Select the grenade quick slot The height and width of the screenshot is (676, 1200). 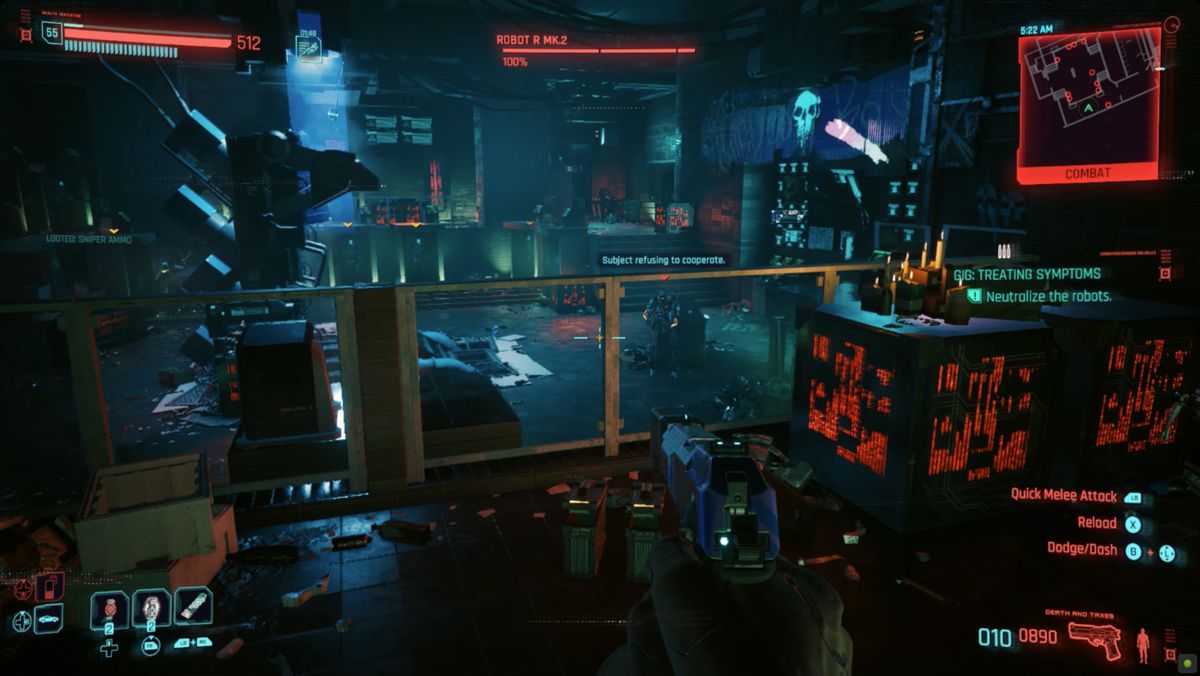pos(151,609)
